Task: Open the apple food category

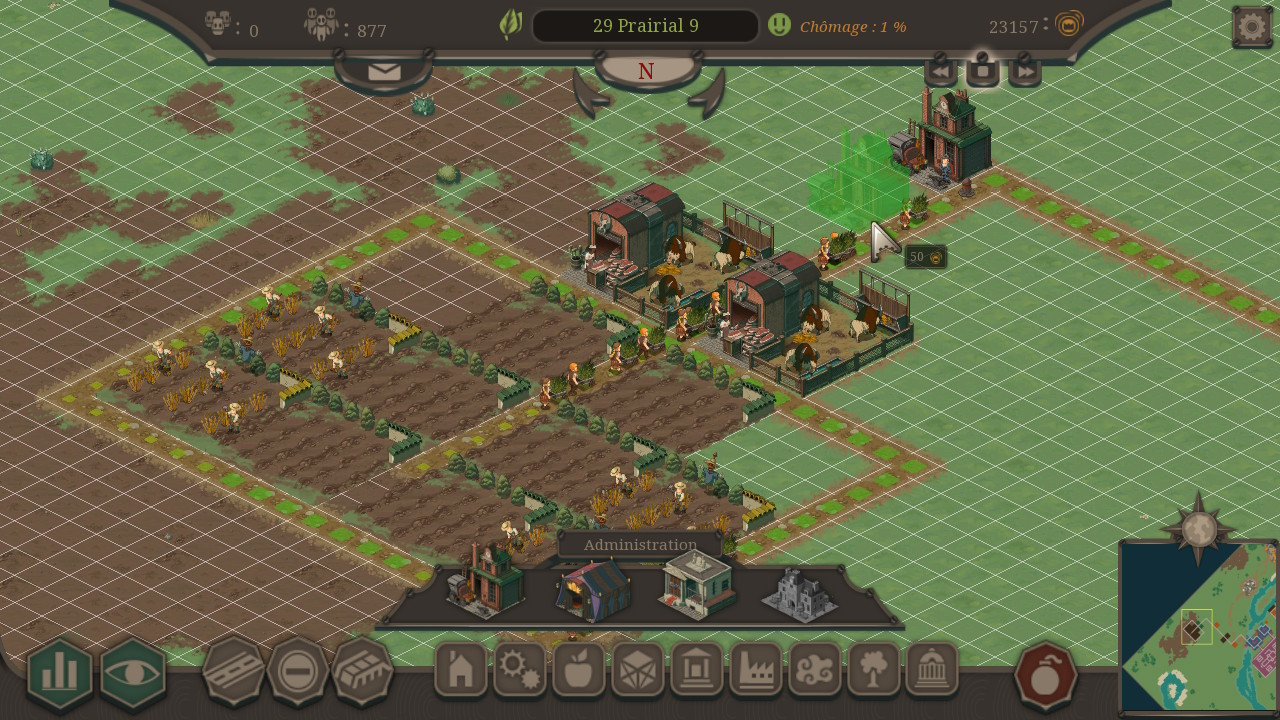Action: point(579,670)
